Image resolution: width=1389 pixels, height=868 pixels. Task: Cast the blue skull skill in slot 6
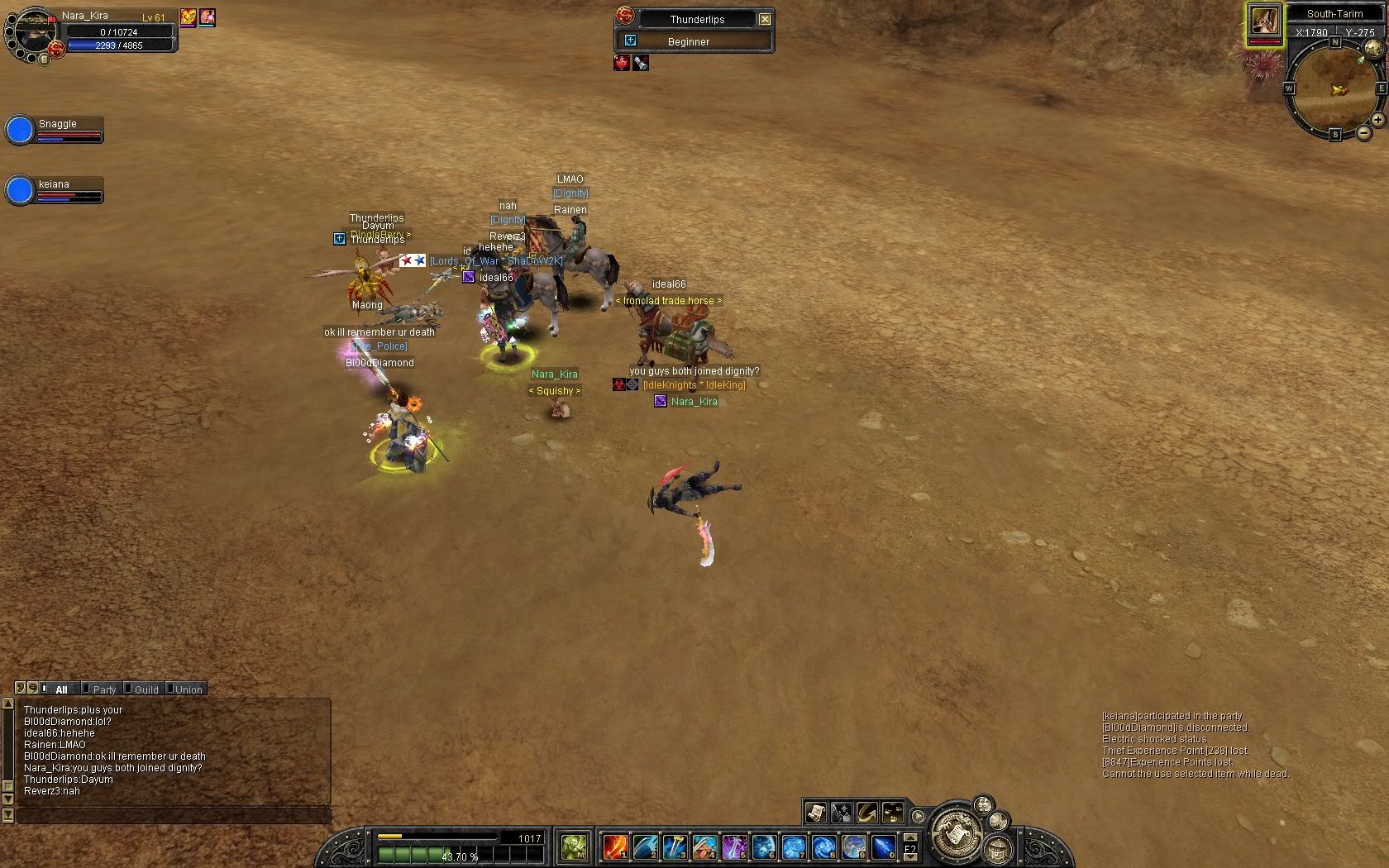pyautogui.click(x=764, y=847)
